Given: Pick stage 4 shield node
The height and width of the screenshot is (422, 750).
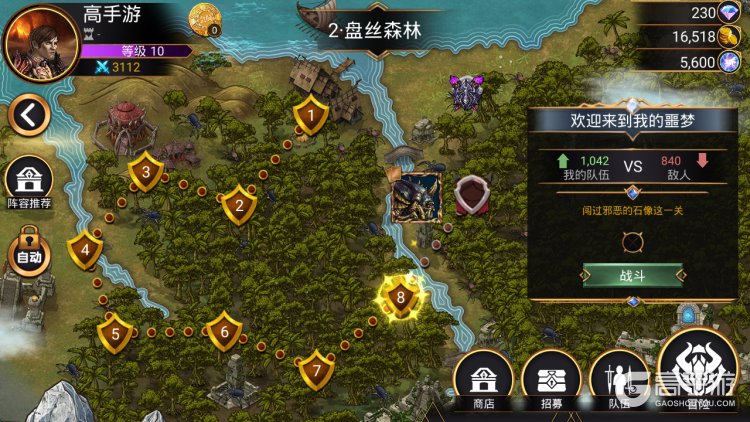Looking at the screenshot, I should click(85, 250).
